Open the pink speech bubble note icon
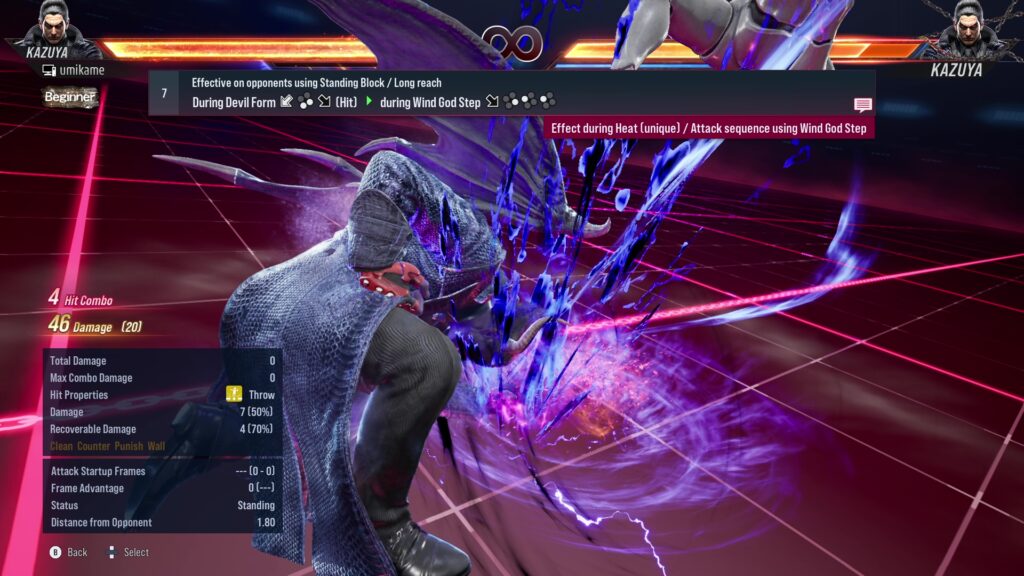This screenshot has height=576, width=1024. tap(862, 105)
